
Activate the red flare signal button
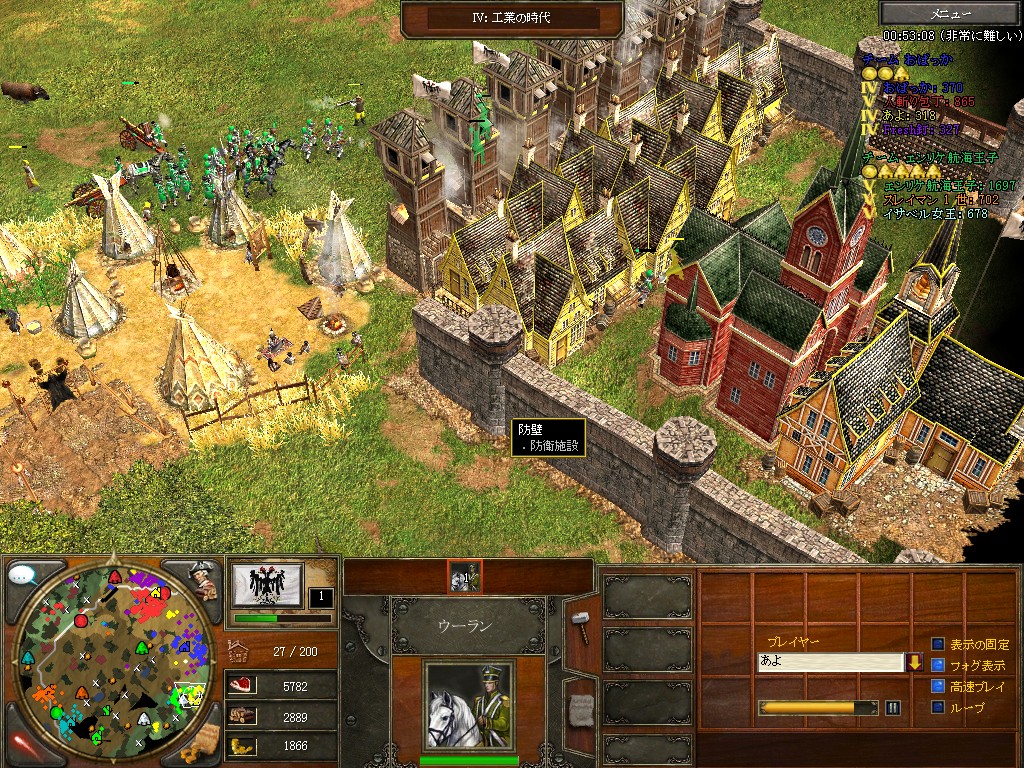(24, 742)
